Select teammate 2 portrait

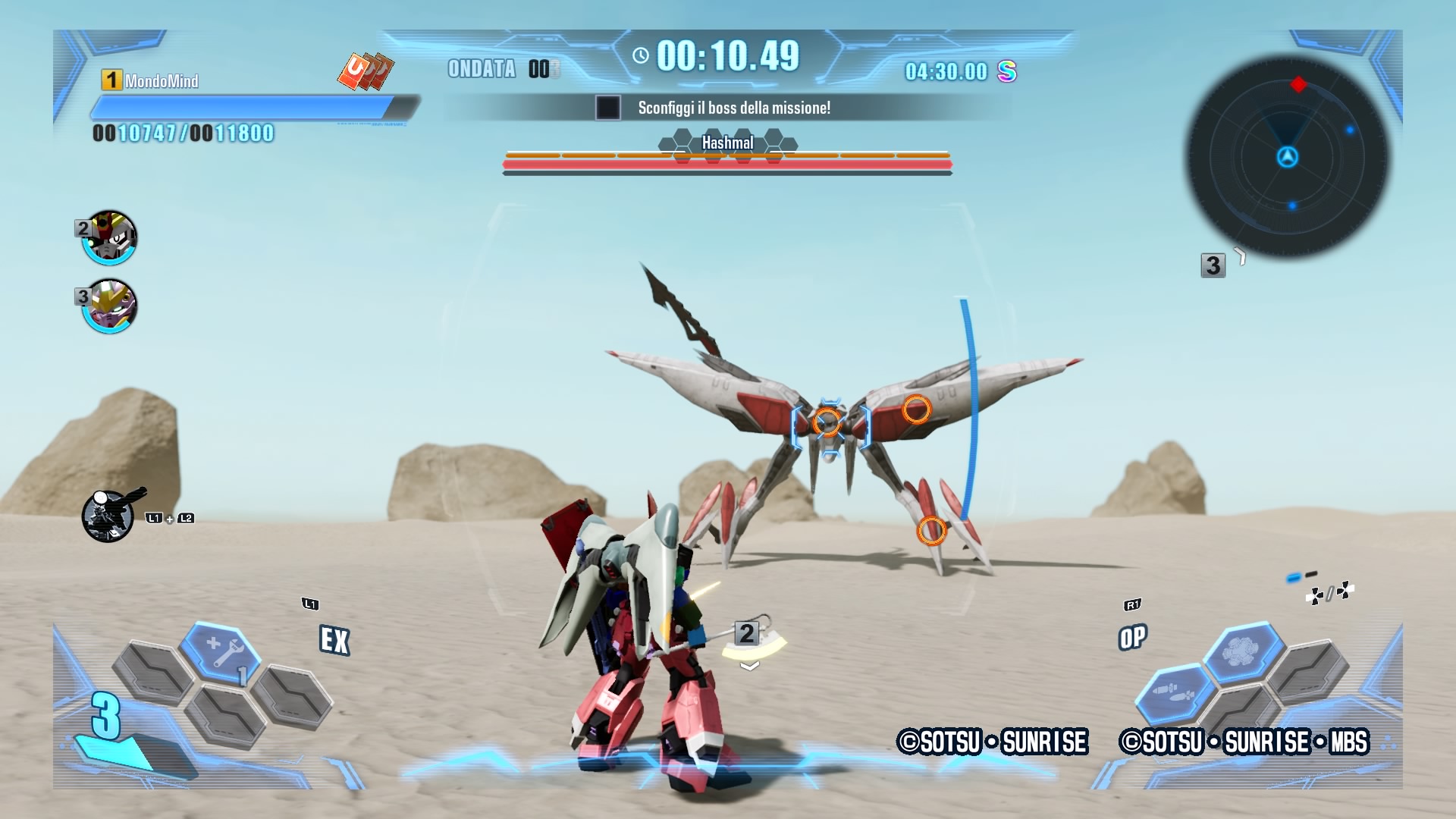coord(110,237)
